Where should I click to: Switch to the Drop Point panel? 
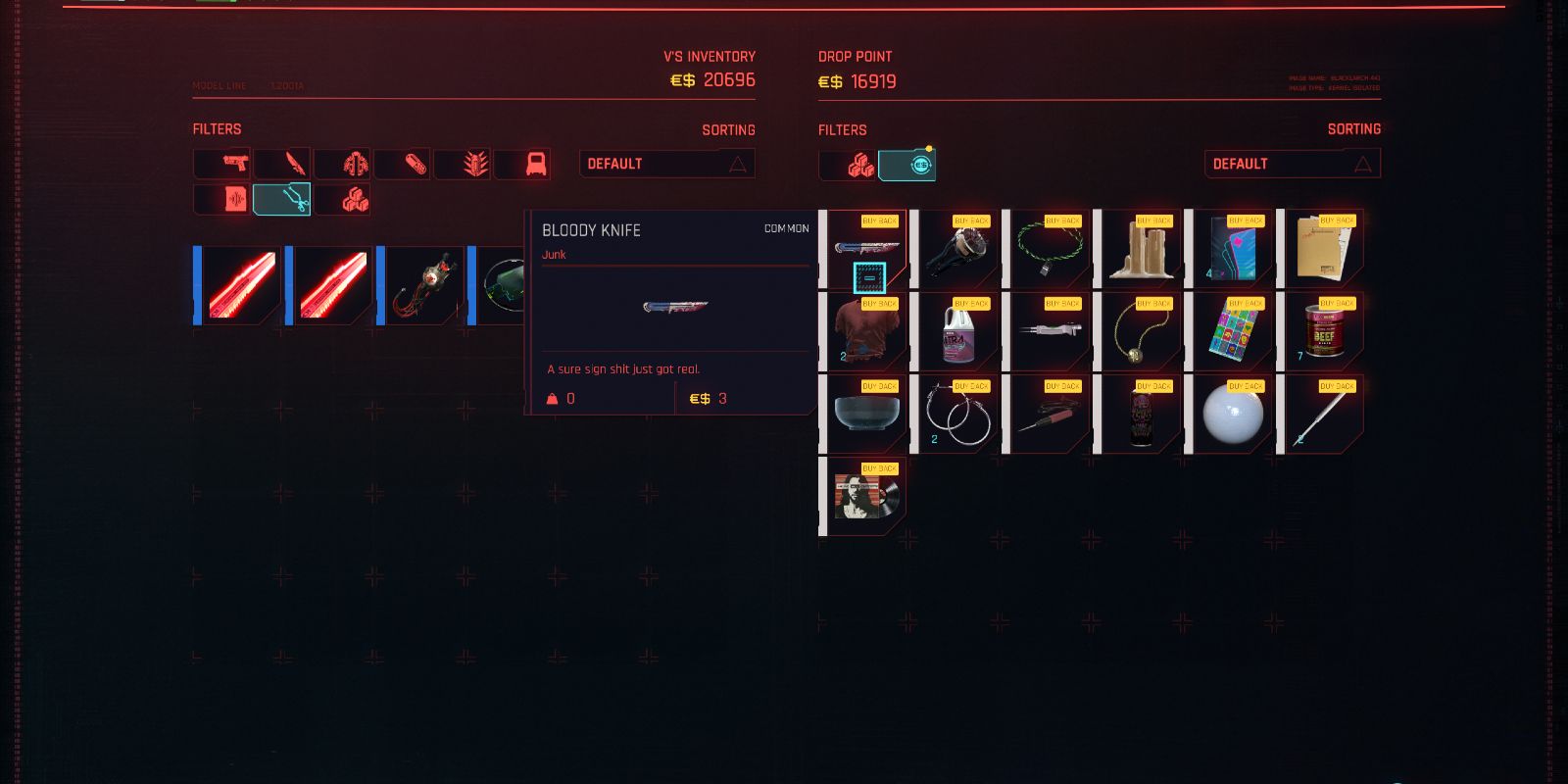pos(855,56)
